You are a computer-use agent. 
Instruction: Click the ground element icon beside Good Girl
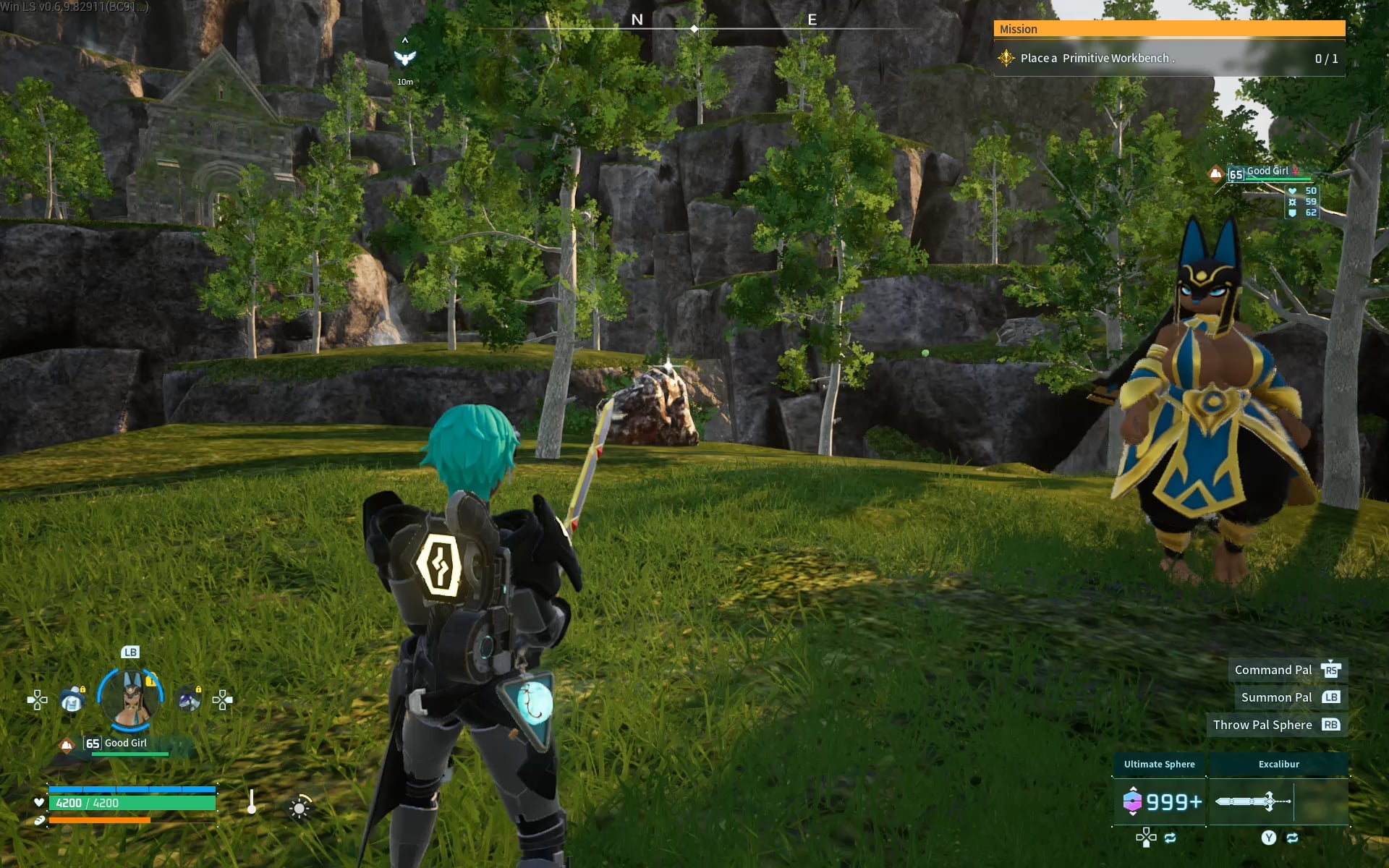pyautogui.click(x=67, y=744)
